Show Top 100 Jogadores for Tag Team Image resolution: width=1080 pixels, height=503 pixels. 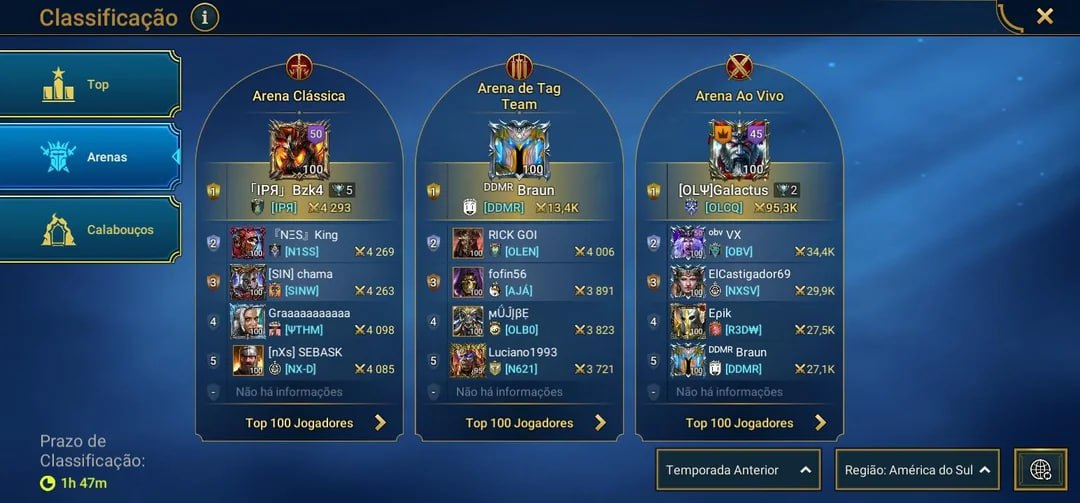tap(520, 423)
